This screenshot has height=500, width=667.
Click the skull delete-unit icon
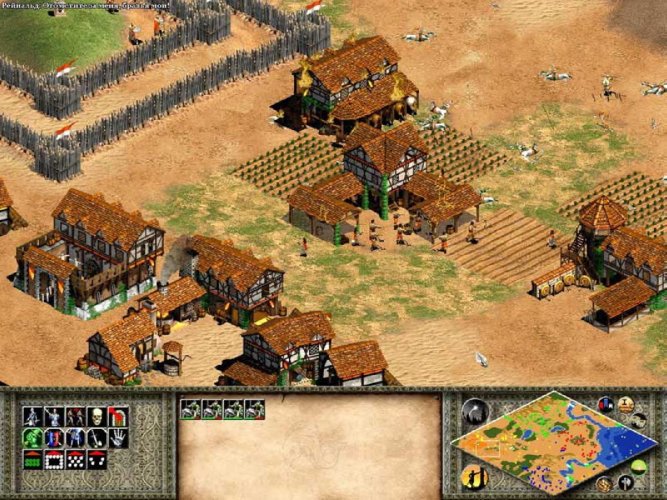(x=97, y=415)
